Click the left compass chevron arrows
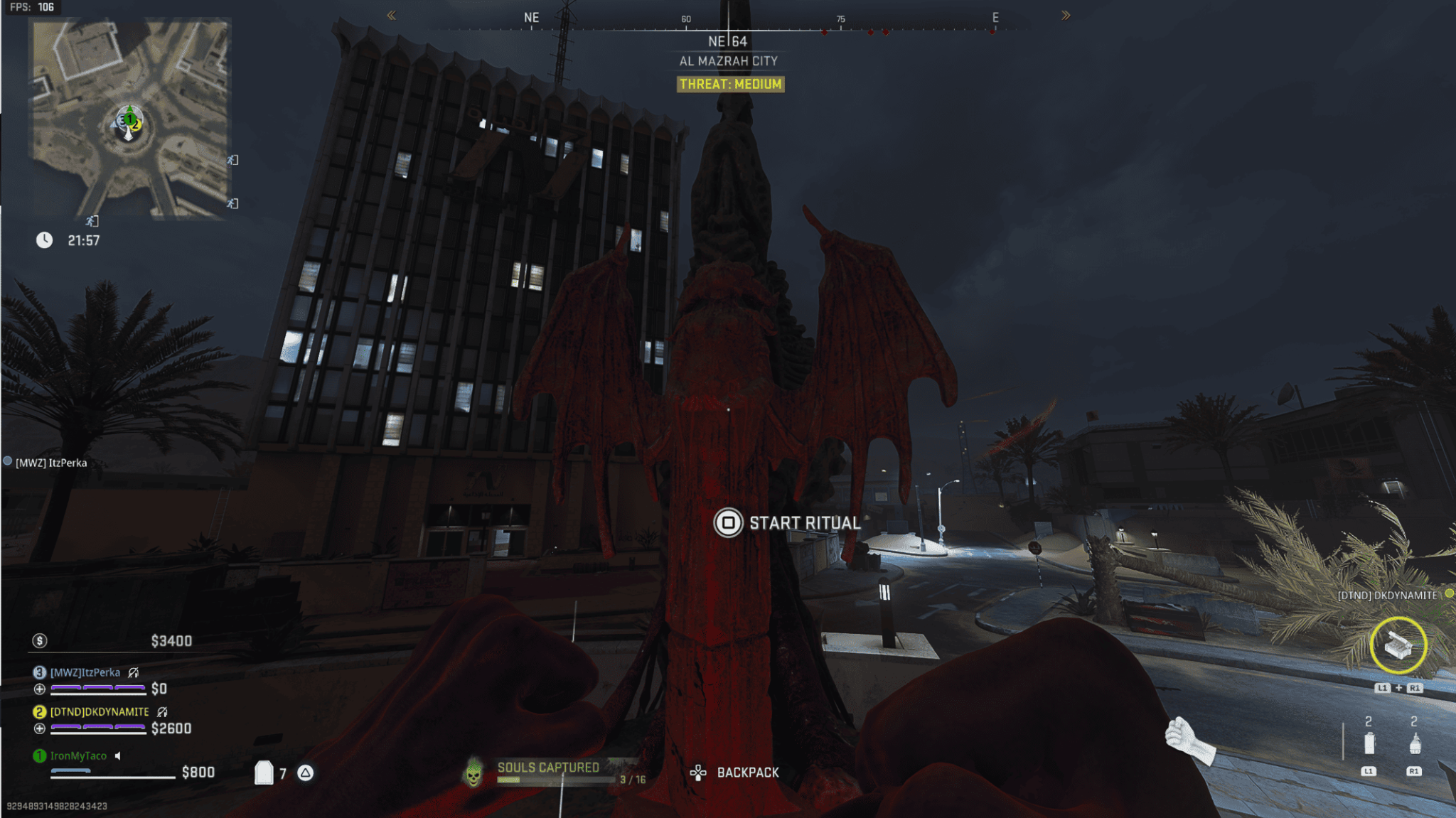 coord(392,14)
